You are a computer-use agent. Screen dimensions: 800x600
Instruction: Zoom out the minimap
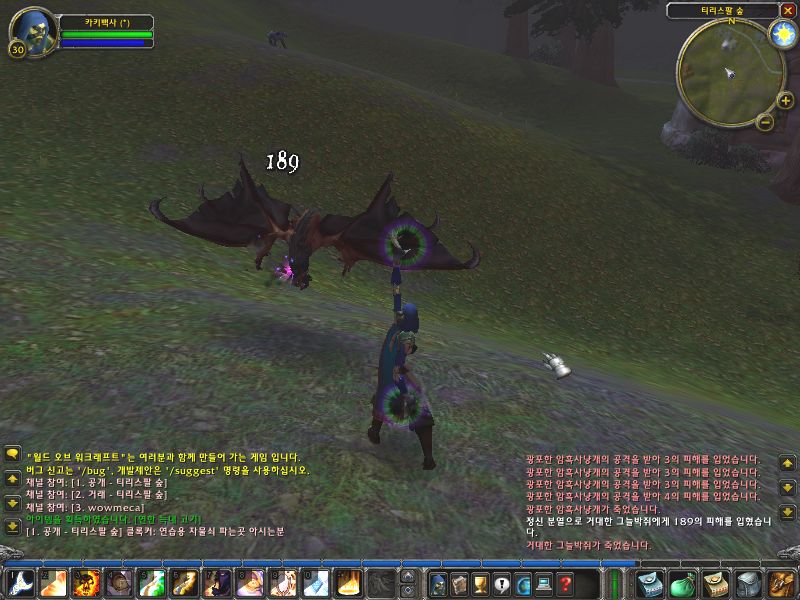coord(764,122)
